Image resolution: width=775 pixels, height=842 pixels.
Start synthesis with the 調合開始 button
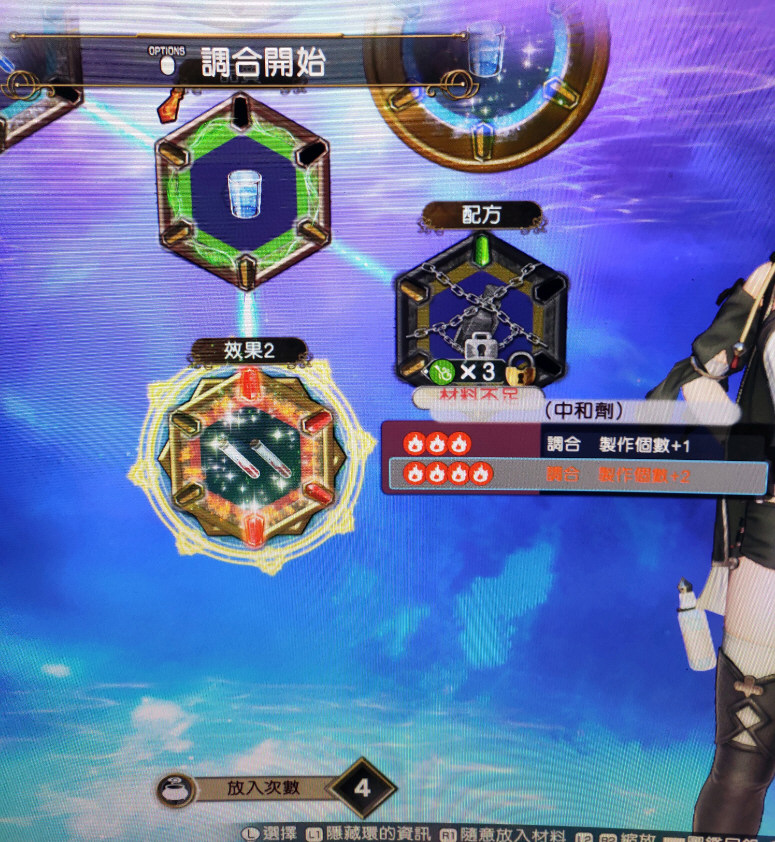click(262, 63)
